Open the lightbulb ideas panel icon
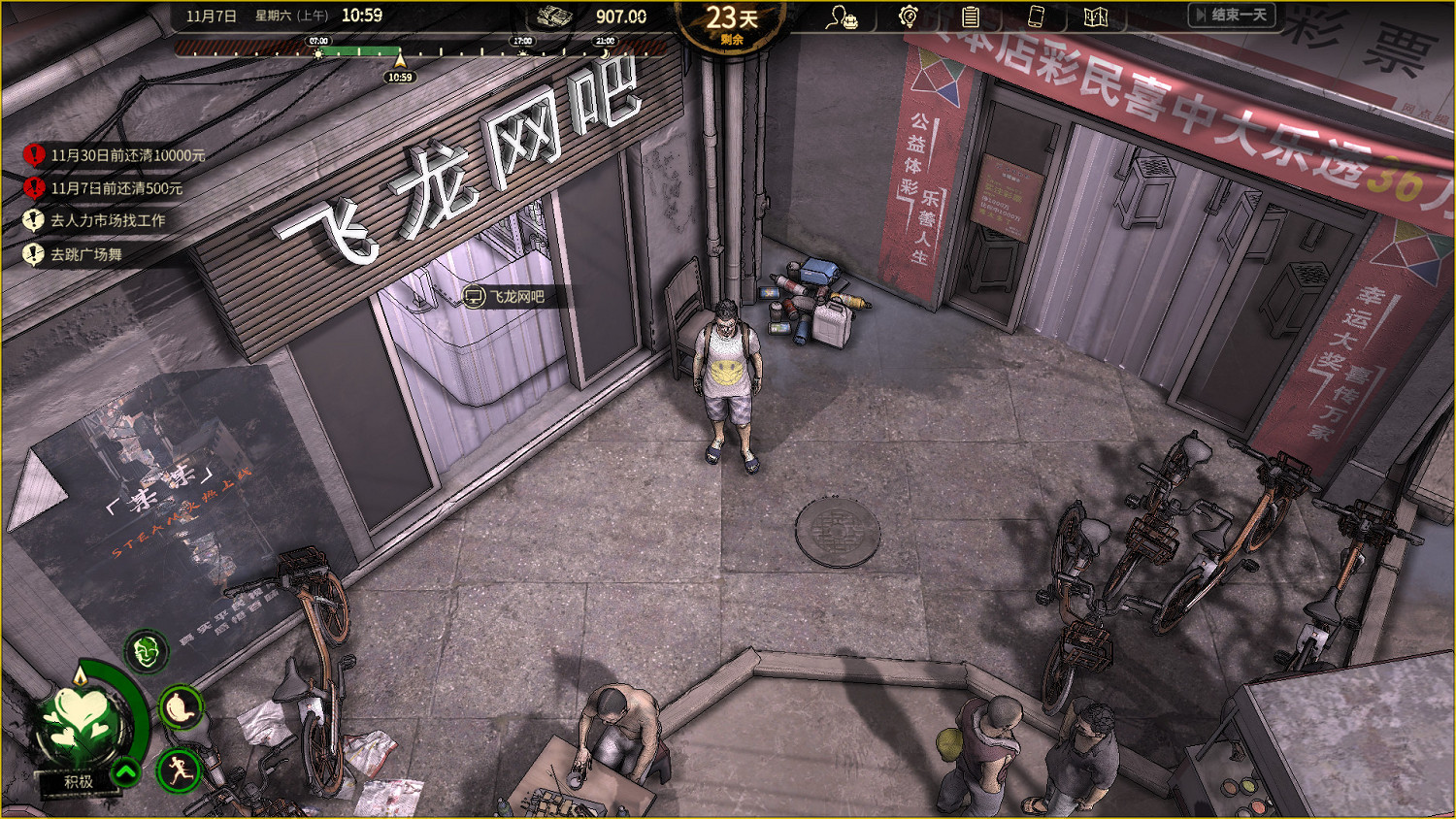 (910, 16)
